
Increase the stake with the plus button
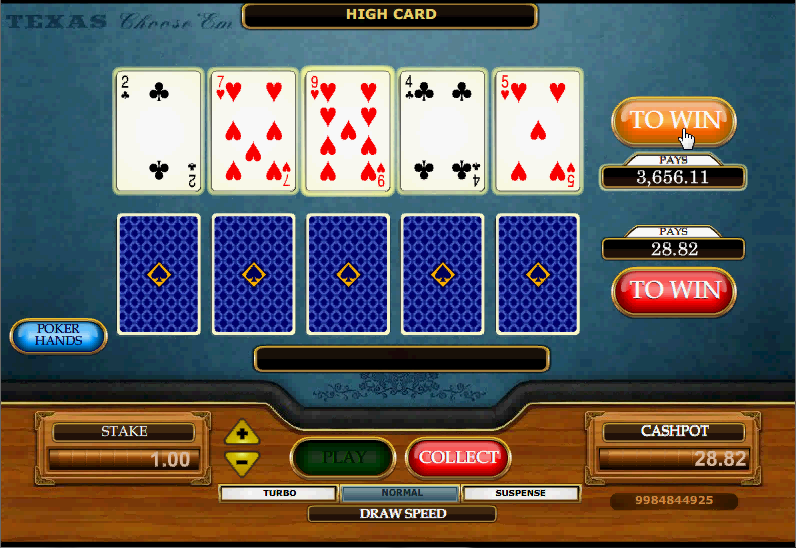pyautogui.click(x=242, y=434)
